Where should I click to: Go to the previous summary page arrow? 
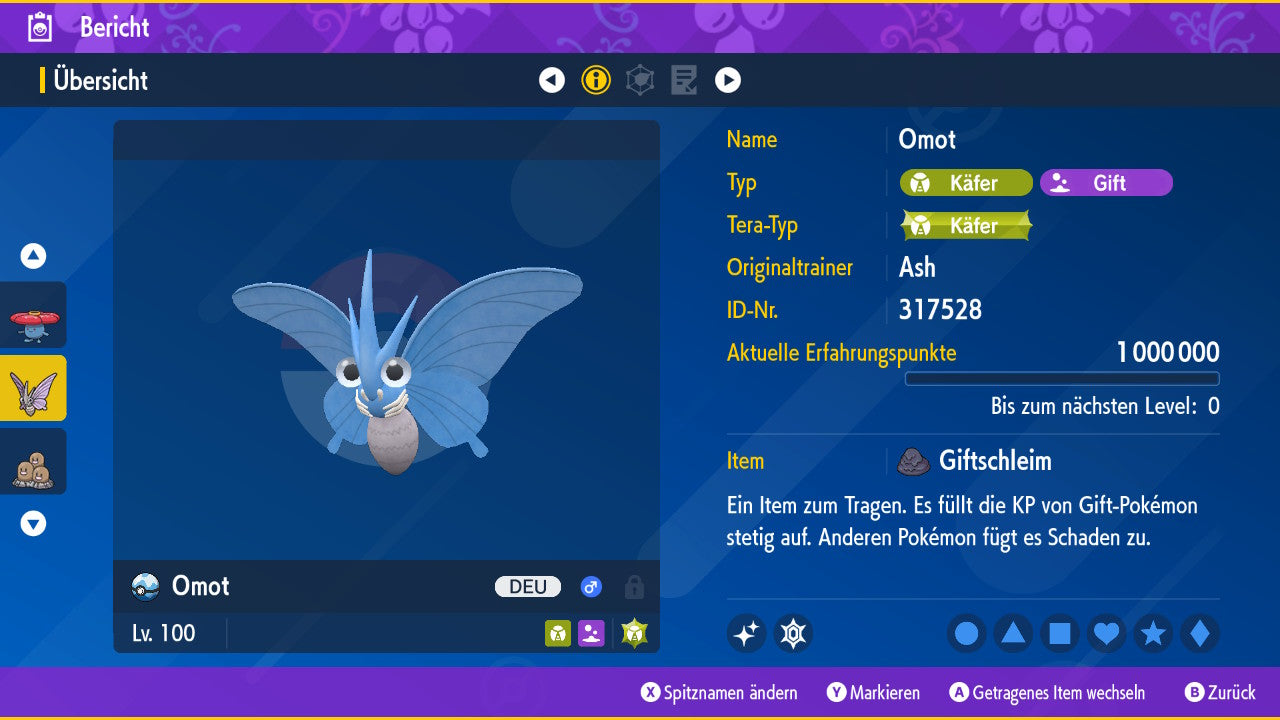point(552,80)
